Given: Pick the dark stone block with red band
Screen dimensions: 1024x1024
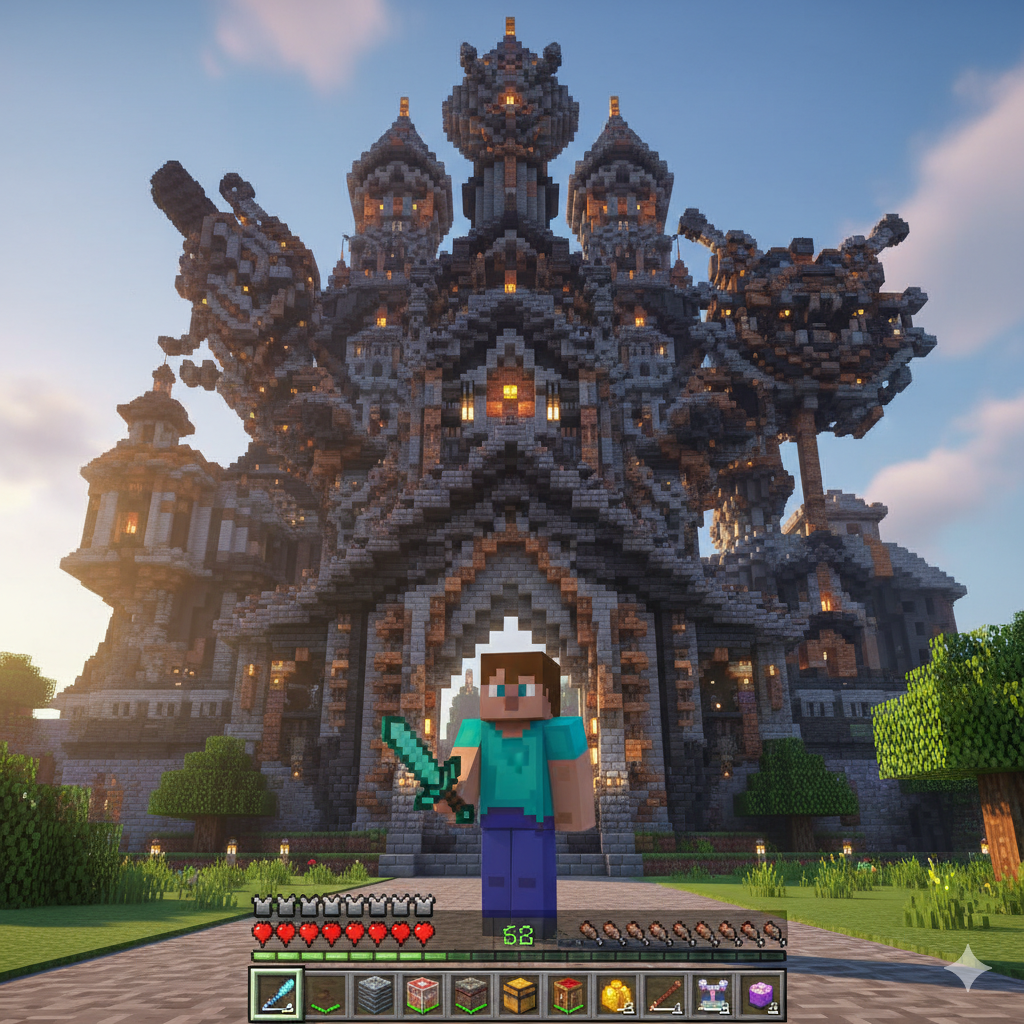Looking at the screenshot, I should (x=470, y=994).
